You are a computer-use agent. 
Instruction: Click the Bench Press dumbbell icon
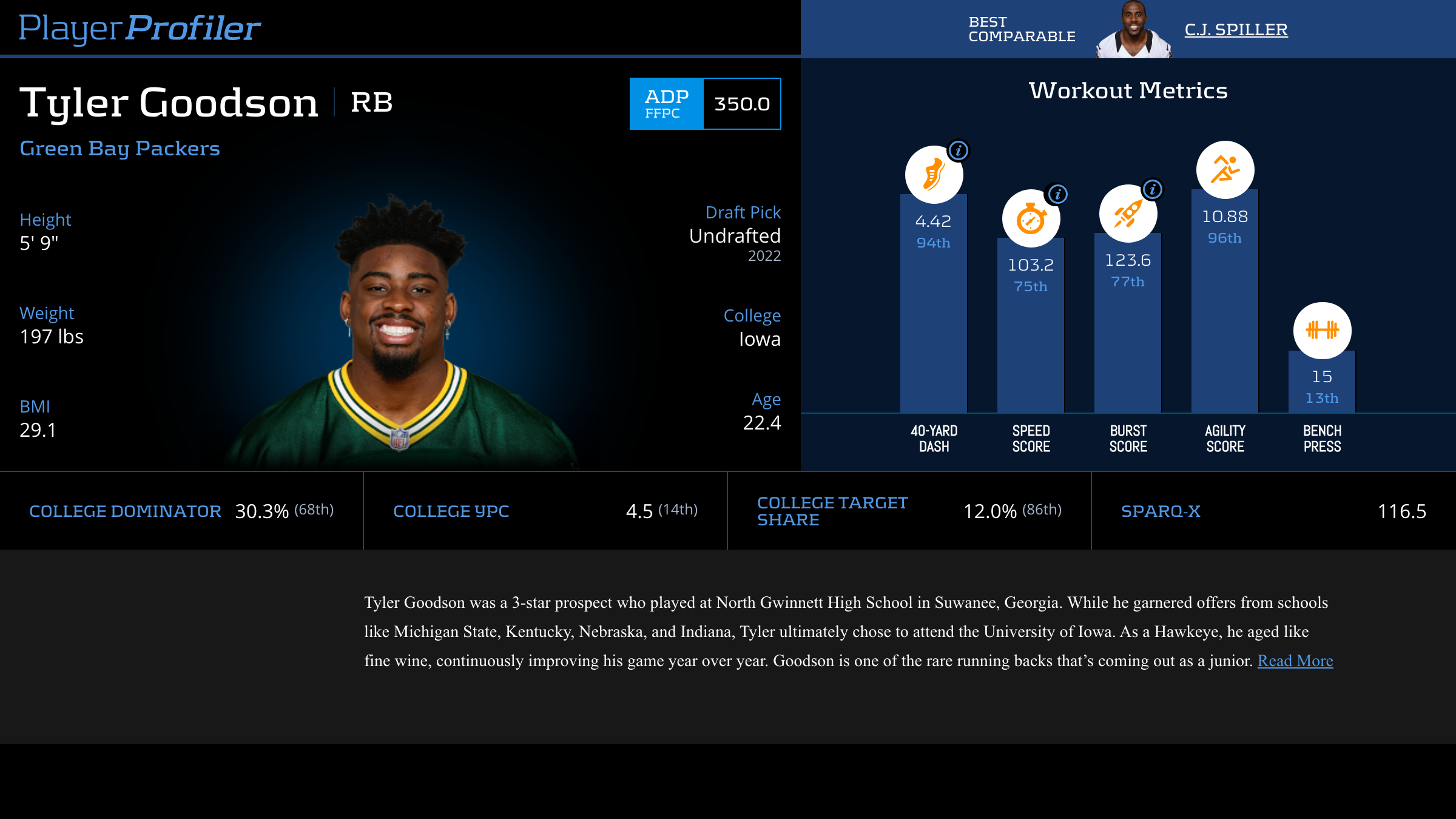coord(1321,329)
